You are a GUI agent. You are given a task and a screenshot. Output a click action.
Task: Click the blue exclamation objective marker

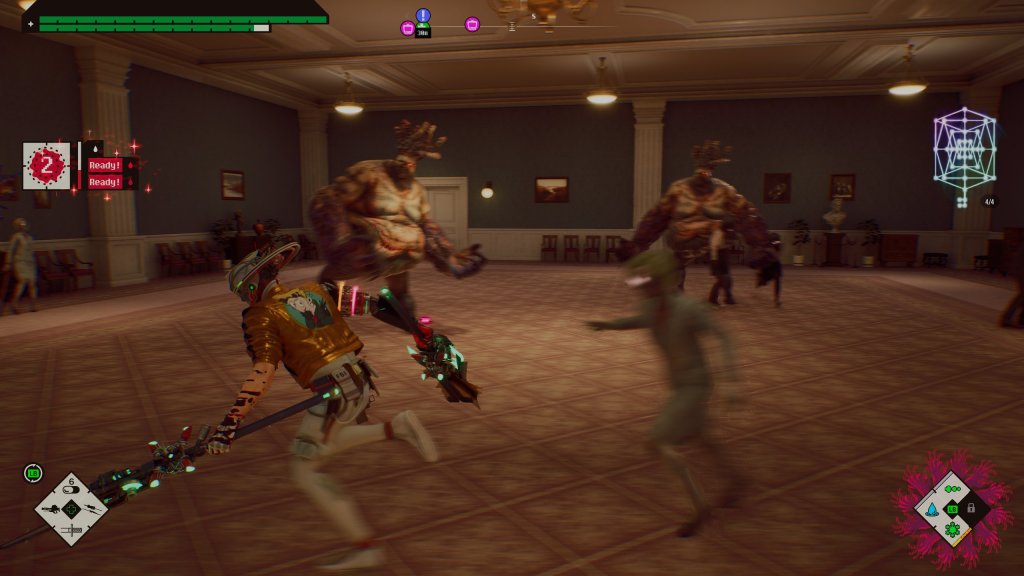(423, 15)
